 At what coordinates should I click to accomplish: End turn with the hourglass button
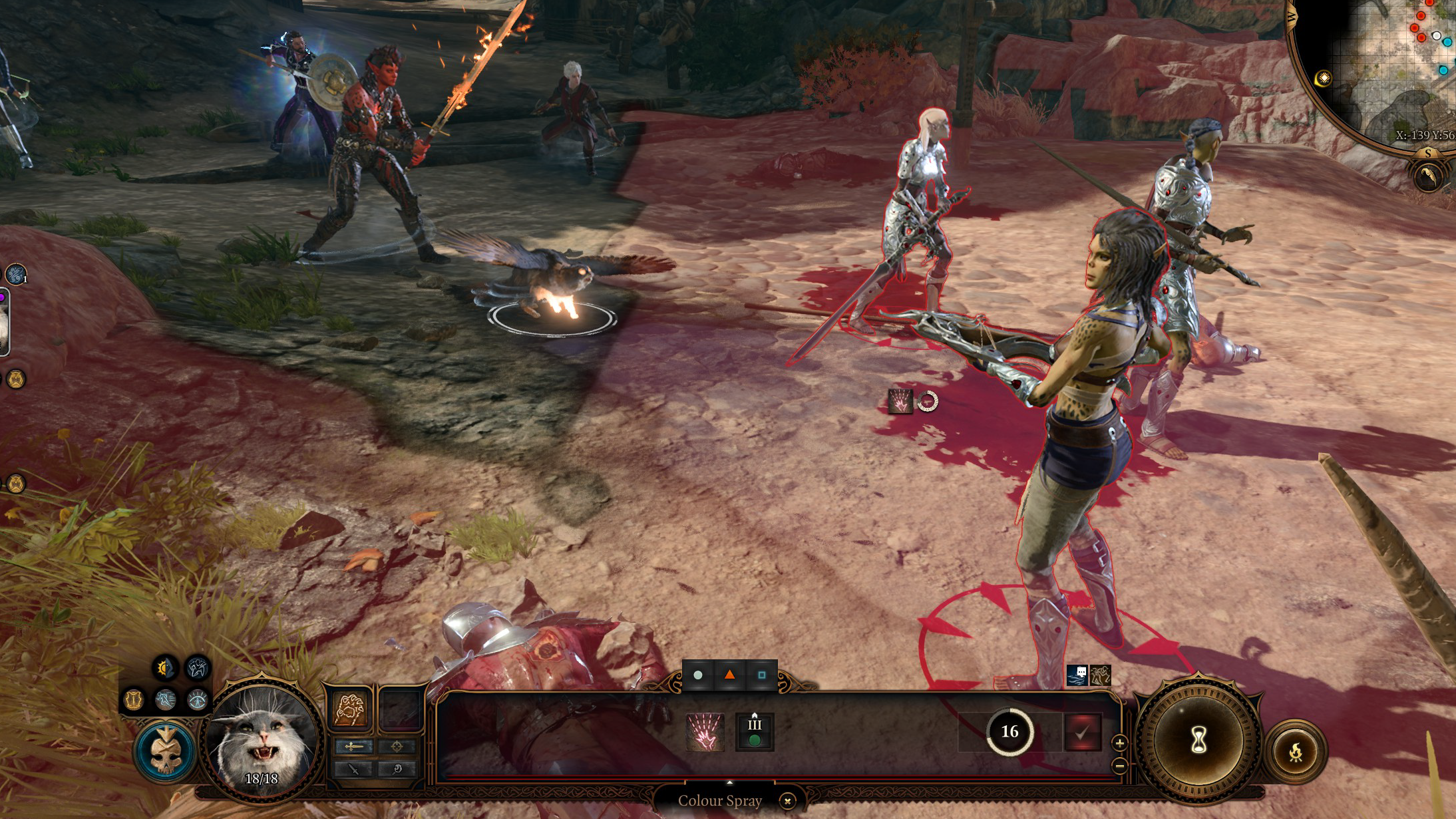coord(1198,739)
